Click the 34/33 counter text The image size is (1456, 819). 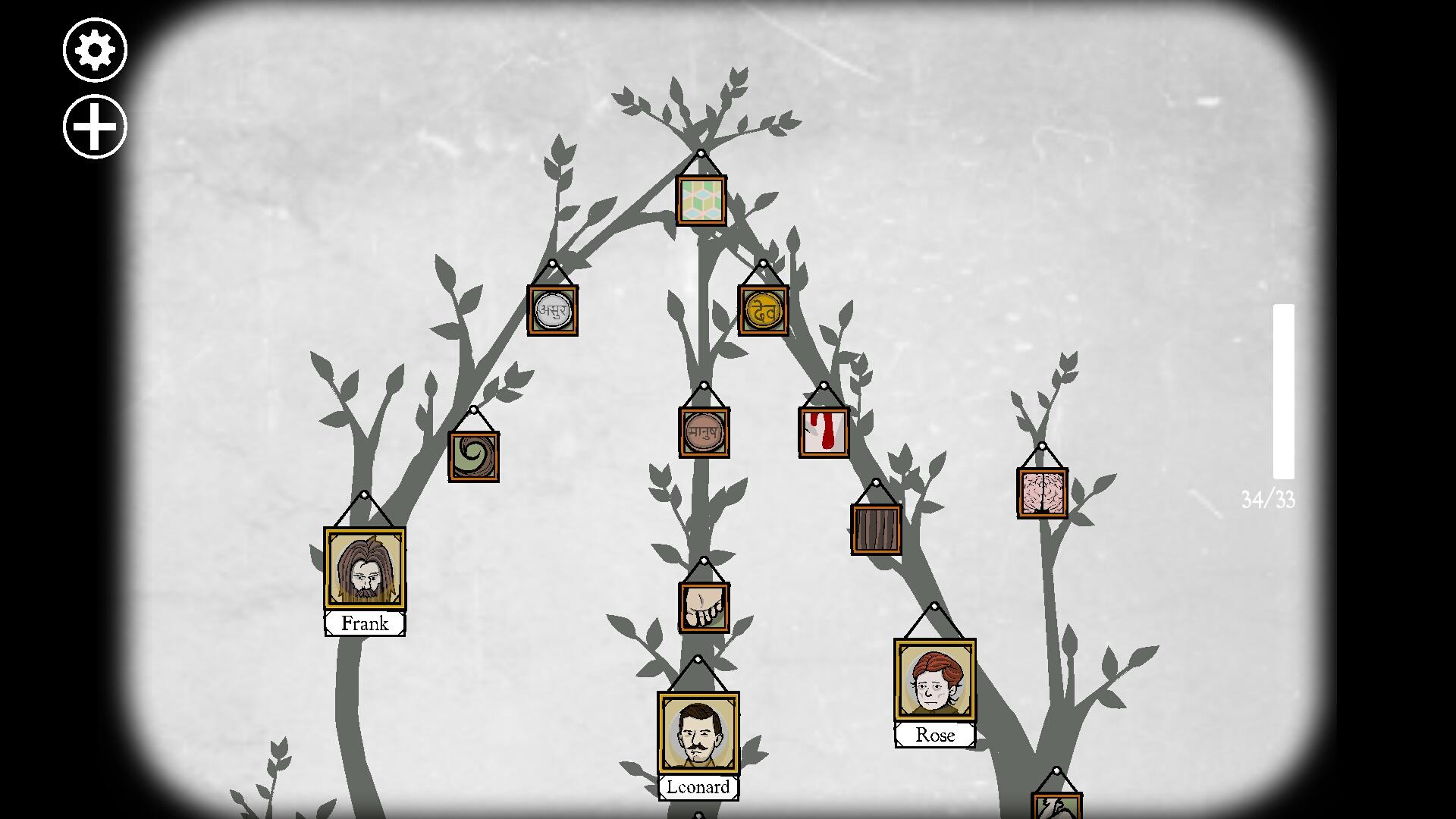pyautogui.click(x=1267, y=498)
